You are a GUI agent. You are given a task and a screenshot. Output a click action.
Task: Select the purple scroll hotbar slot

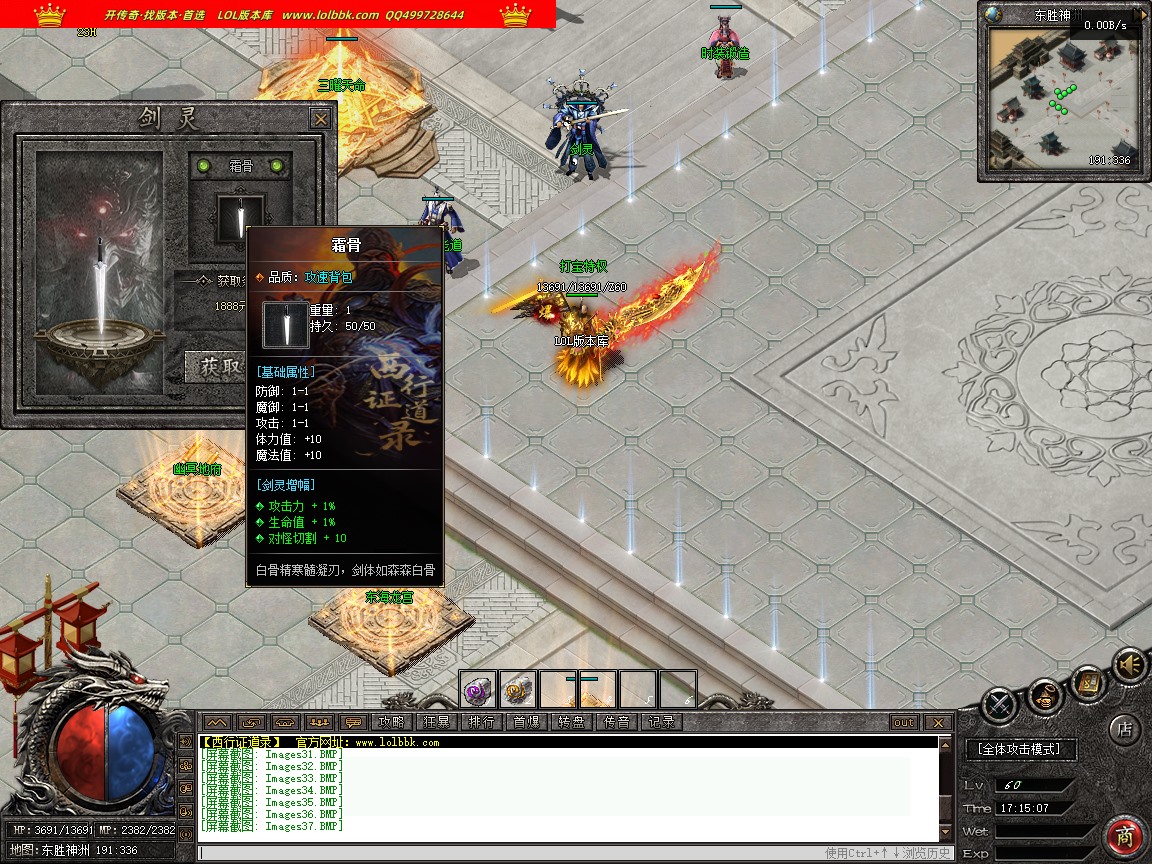tap(478, 689)
